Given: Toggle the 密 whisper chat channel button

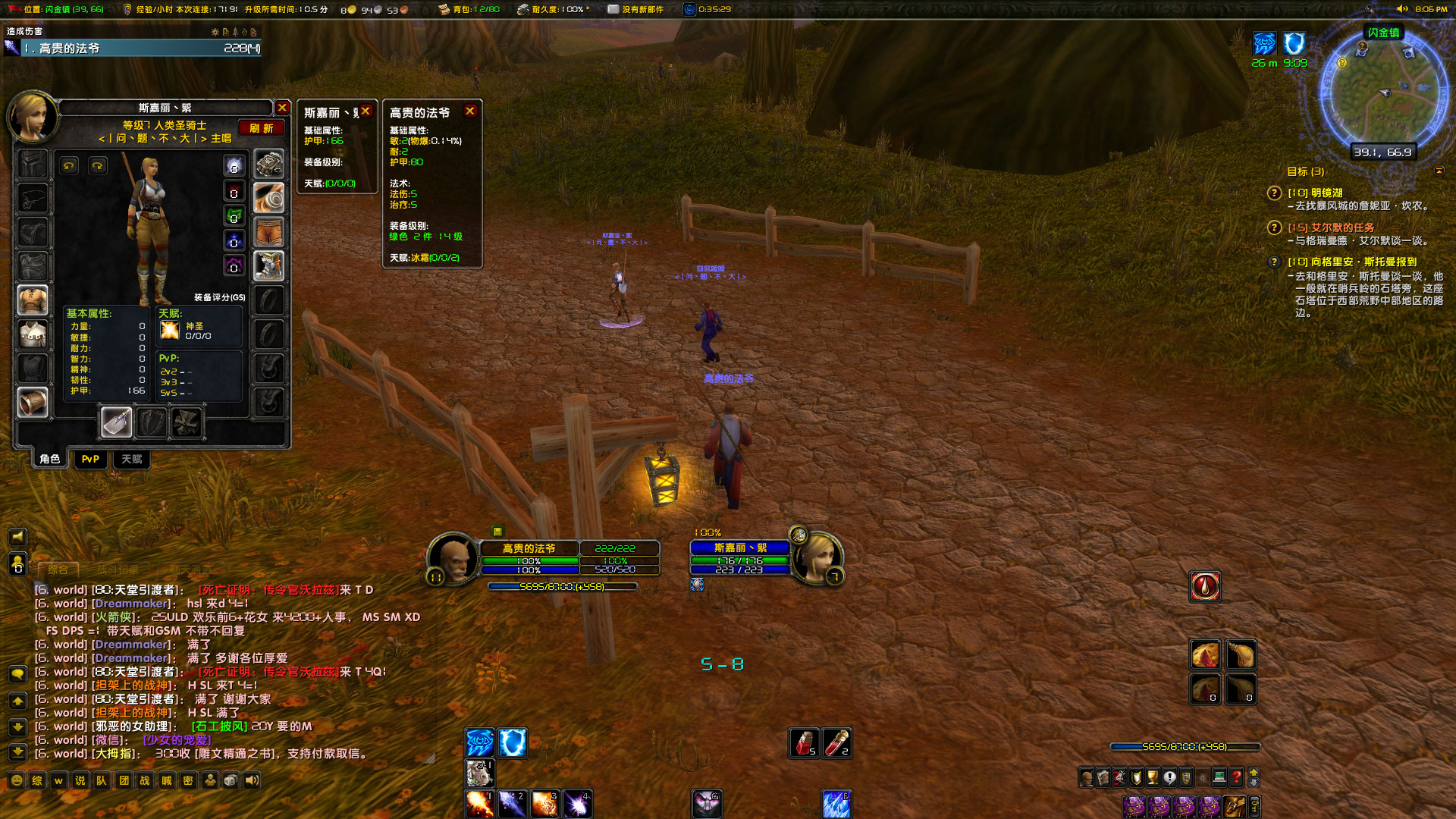Looking at the screenshot, I should point(187,780).
